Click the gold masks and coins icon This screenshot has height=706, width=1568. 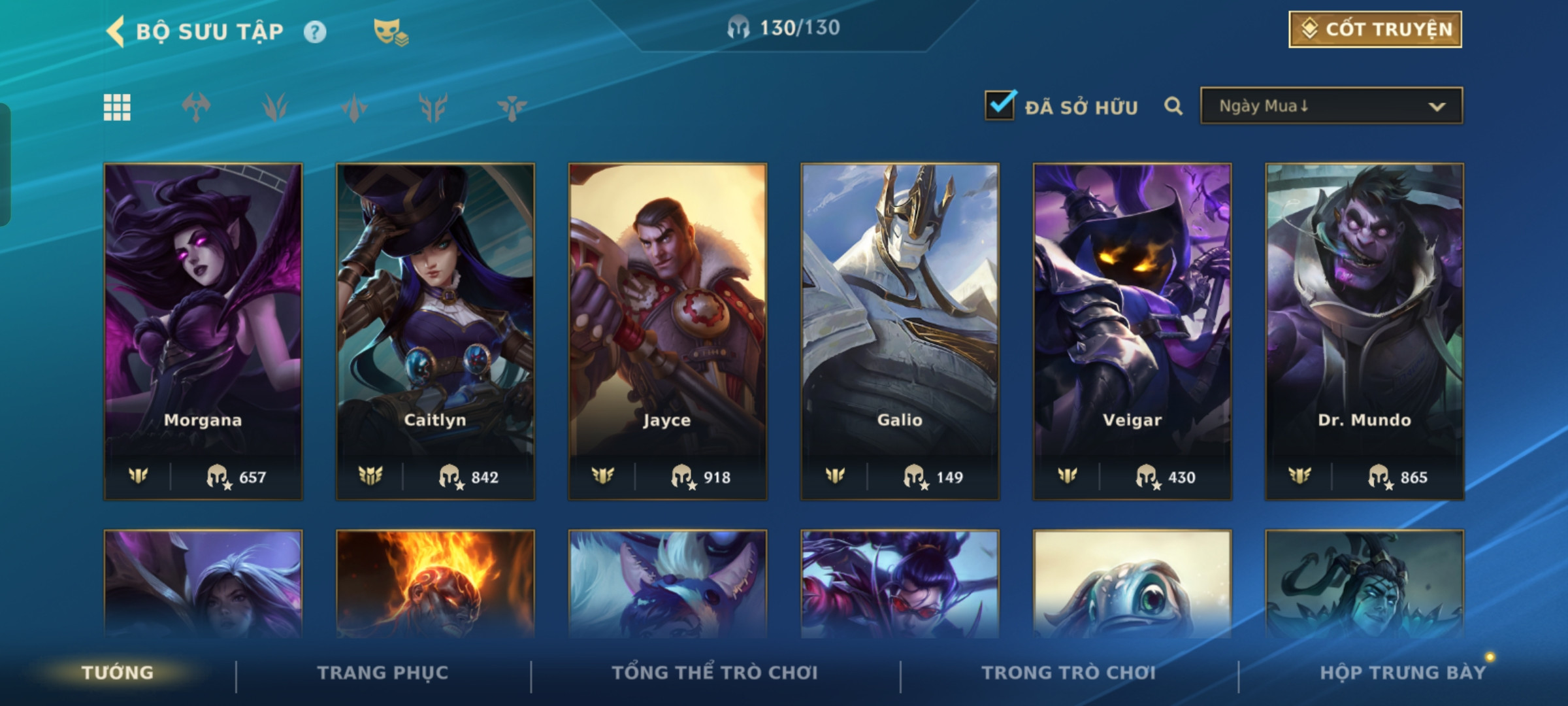pos(390,32)
